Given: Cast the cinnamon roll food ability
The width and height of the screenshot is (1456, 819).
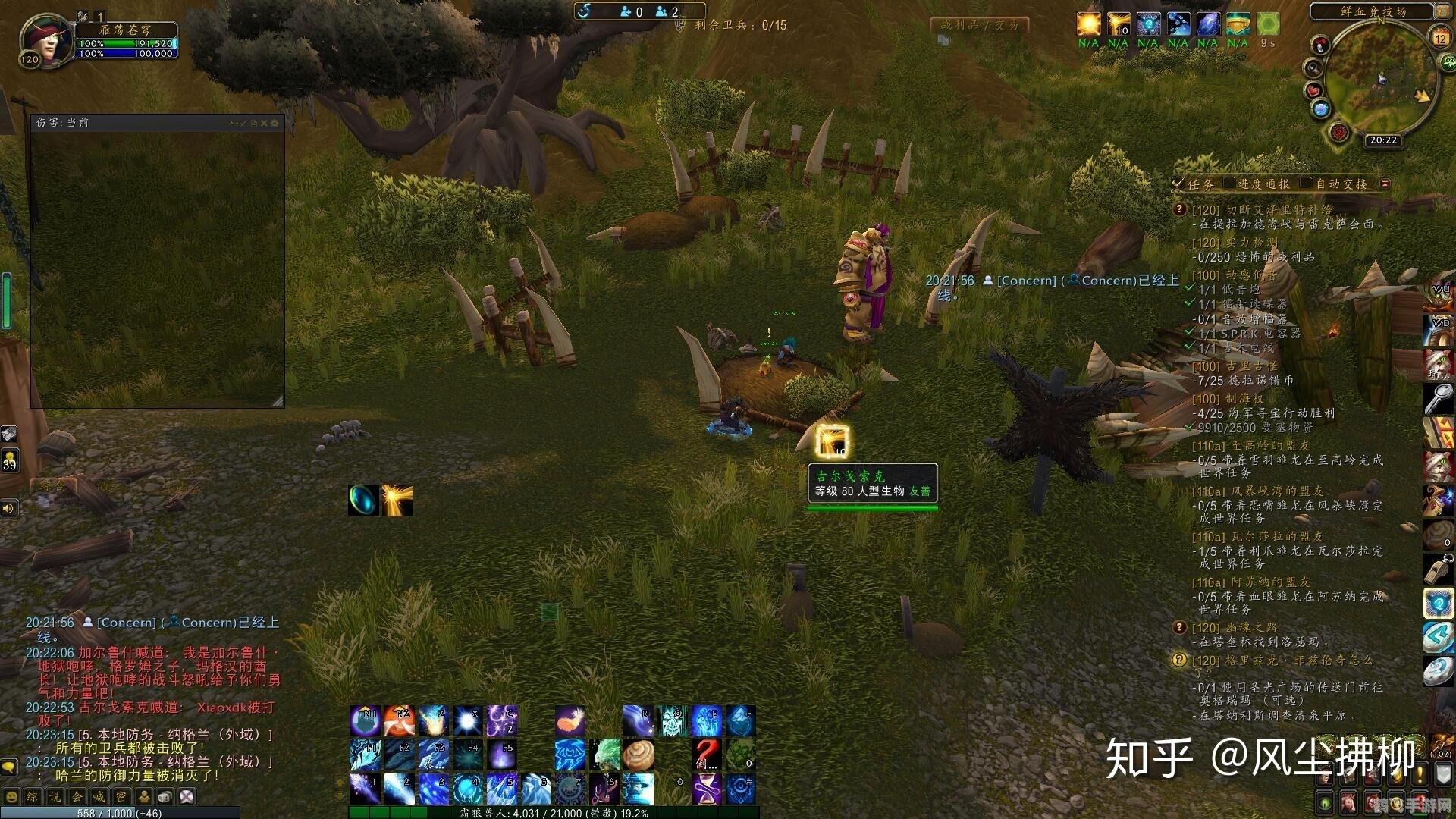Looking at the screenshot, I should tap(639, 755).
